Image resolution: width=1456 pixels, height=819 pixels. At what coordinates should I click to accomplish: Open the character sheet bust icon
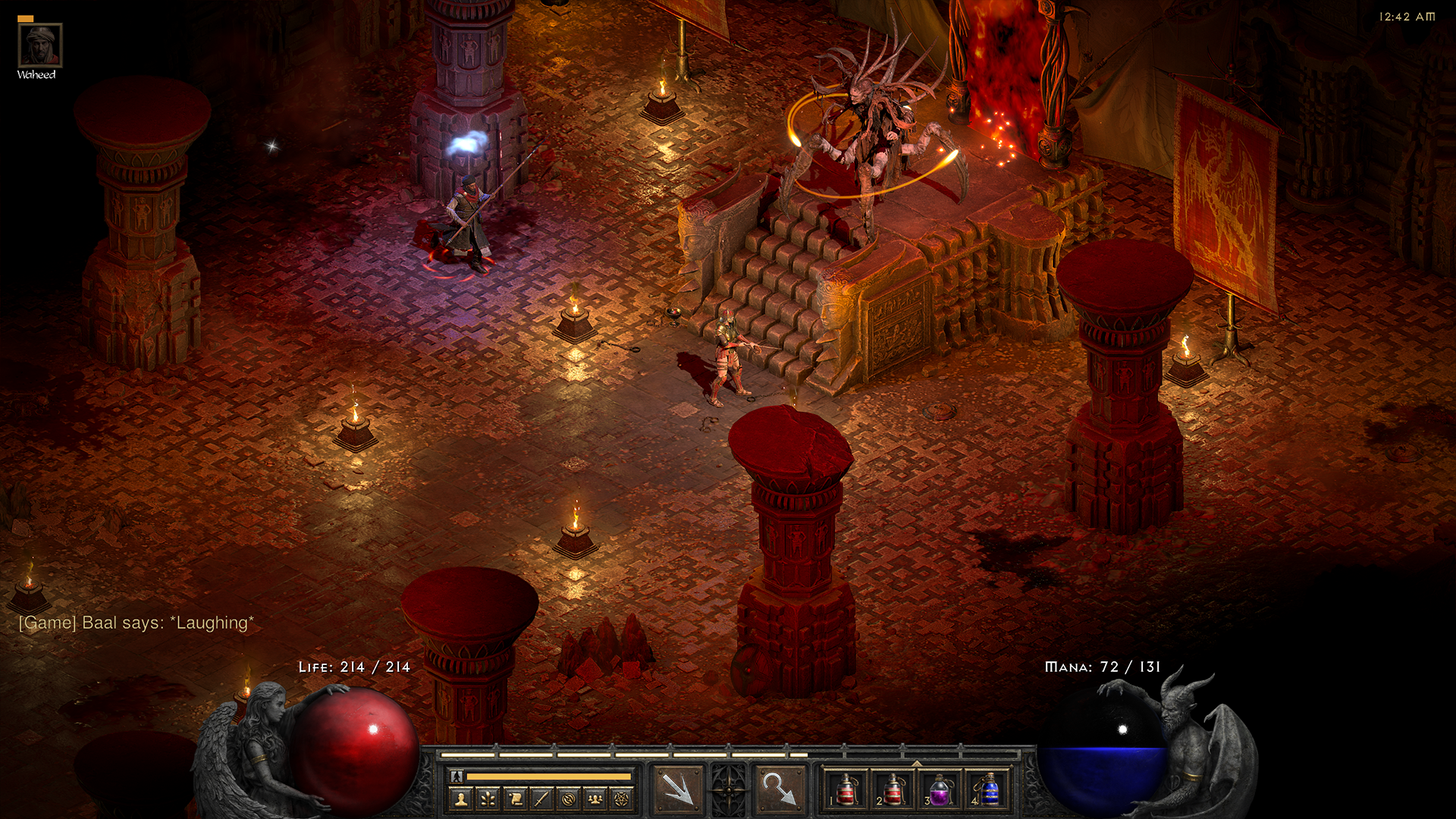click(x=461, y=798)
